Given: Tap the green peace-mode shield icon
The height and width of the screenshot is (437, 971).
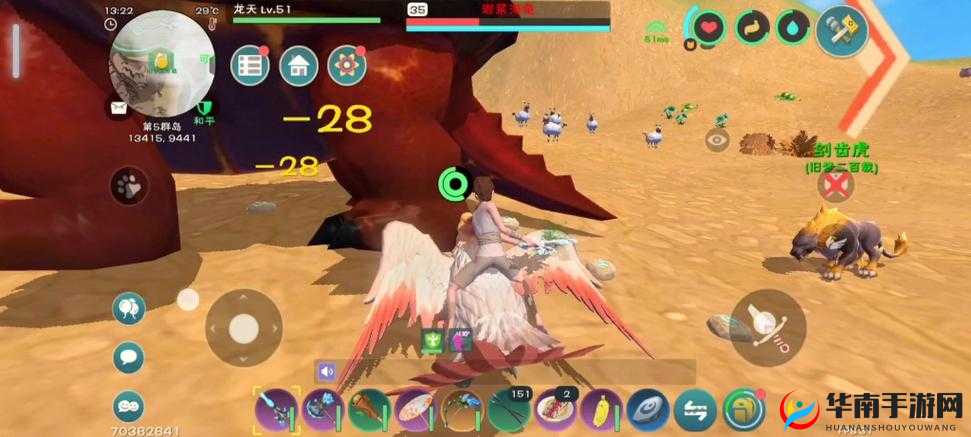Looking at the screenshot, I should (203, 108).
